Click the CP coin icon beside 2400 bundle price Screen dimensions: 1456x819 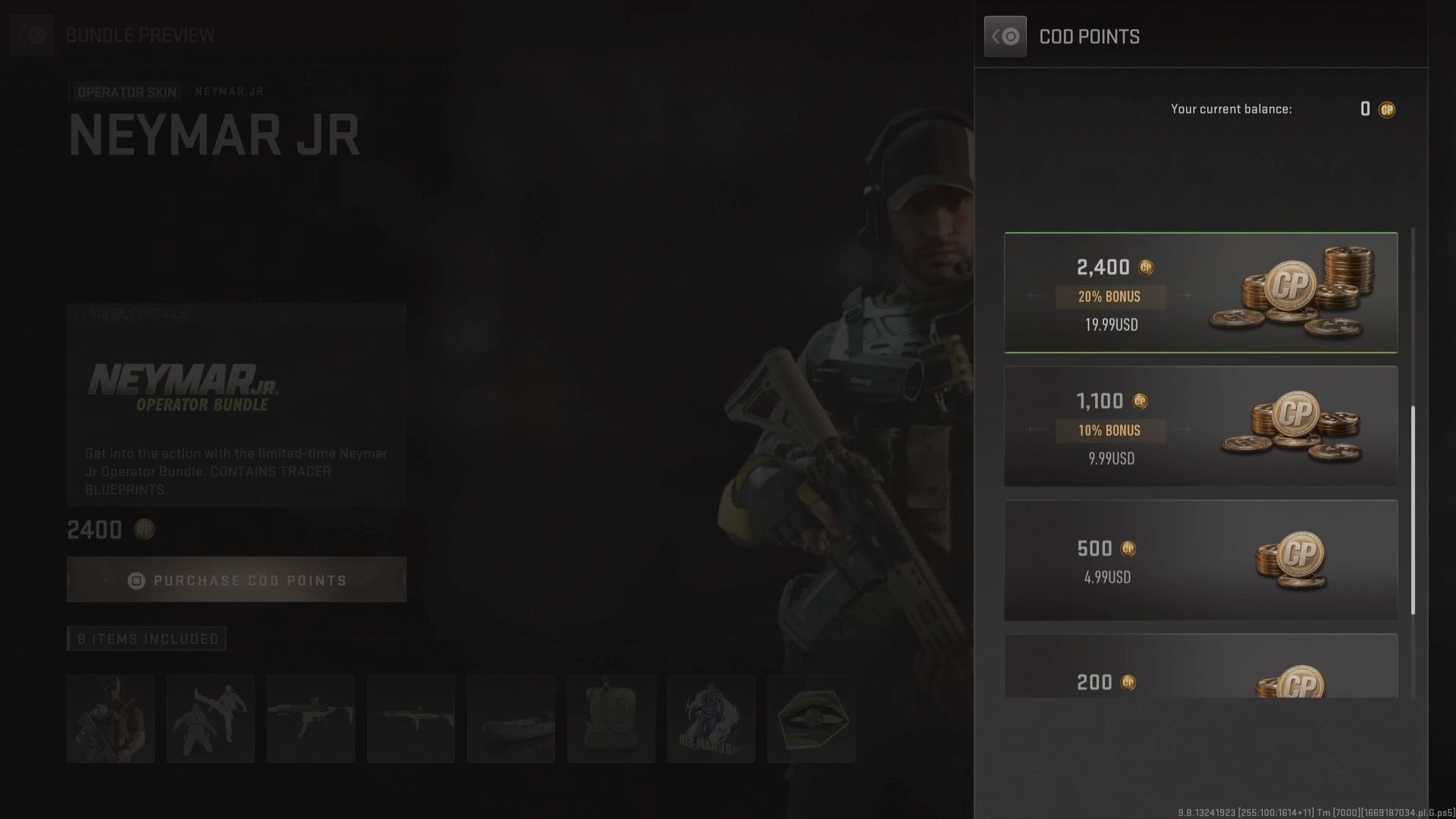click(144, 530)
